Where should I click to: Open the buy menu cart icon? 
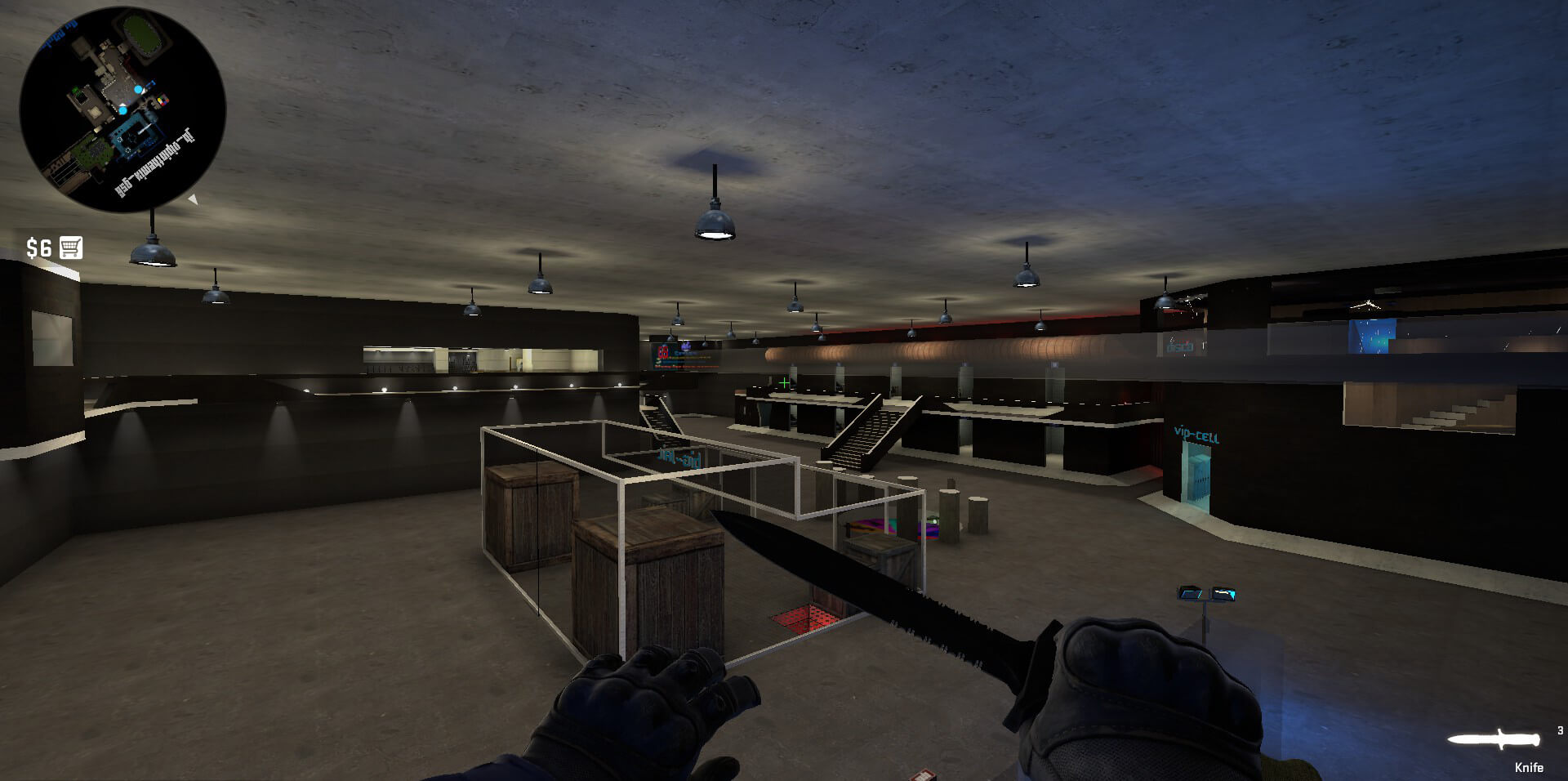tap(71, 248)
